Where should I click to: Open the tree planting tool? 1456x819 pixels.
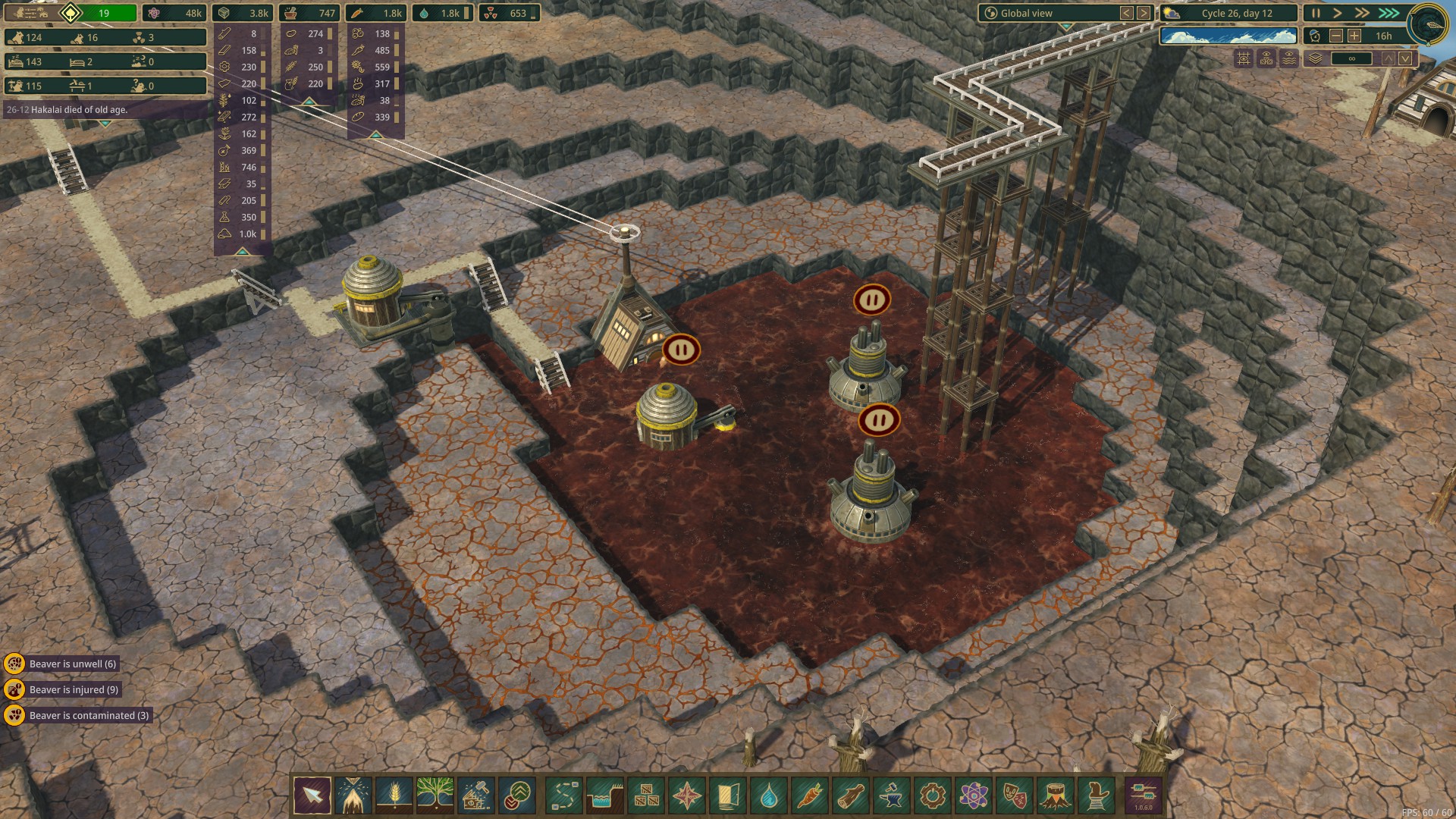[x=435, y=796]
